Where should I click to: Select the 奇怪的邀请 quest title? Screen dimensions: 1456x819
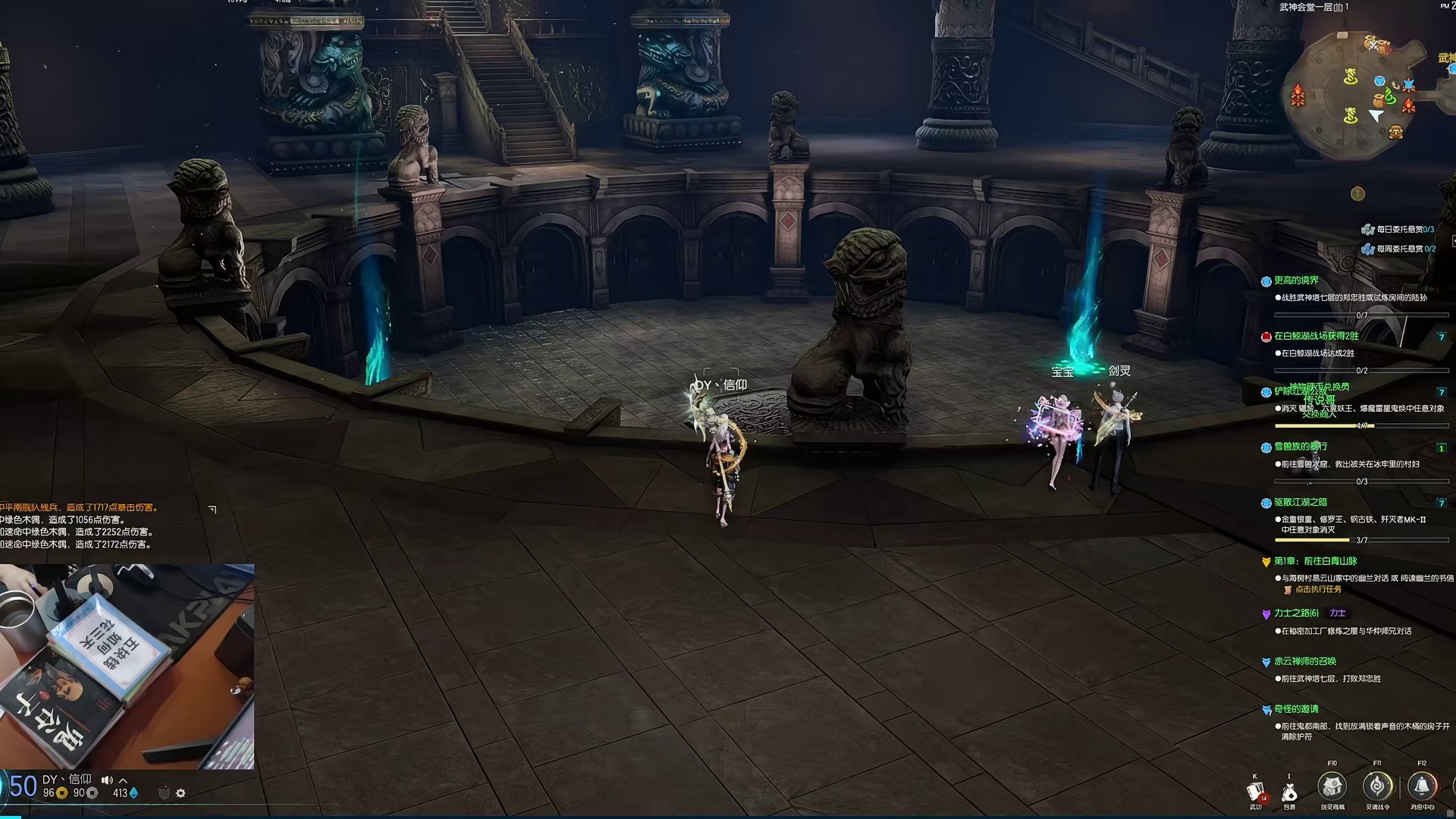point(1296,709)
